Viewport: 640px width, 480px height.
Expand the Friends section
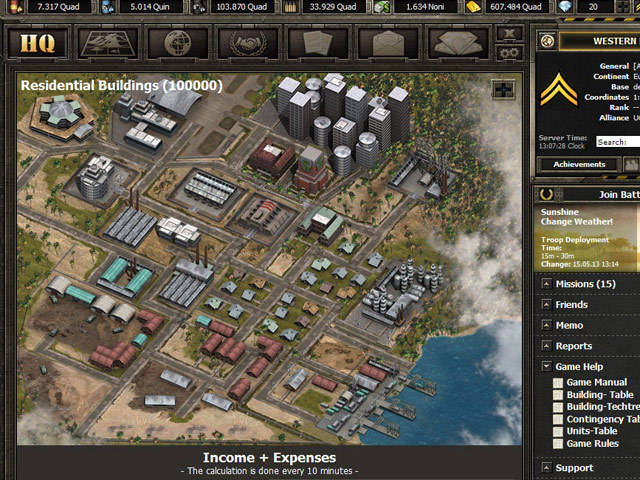(572, 305)
